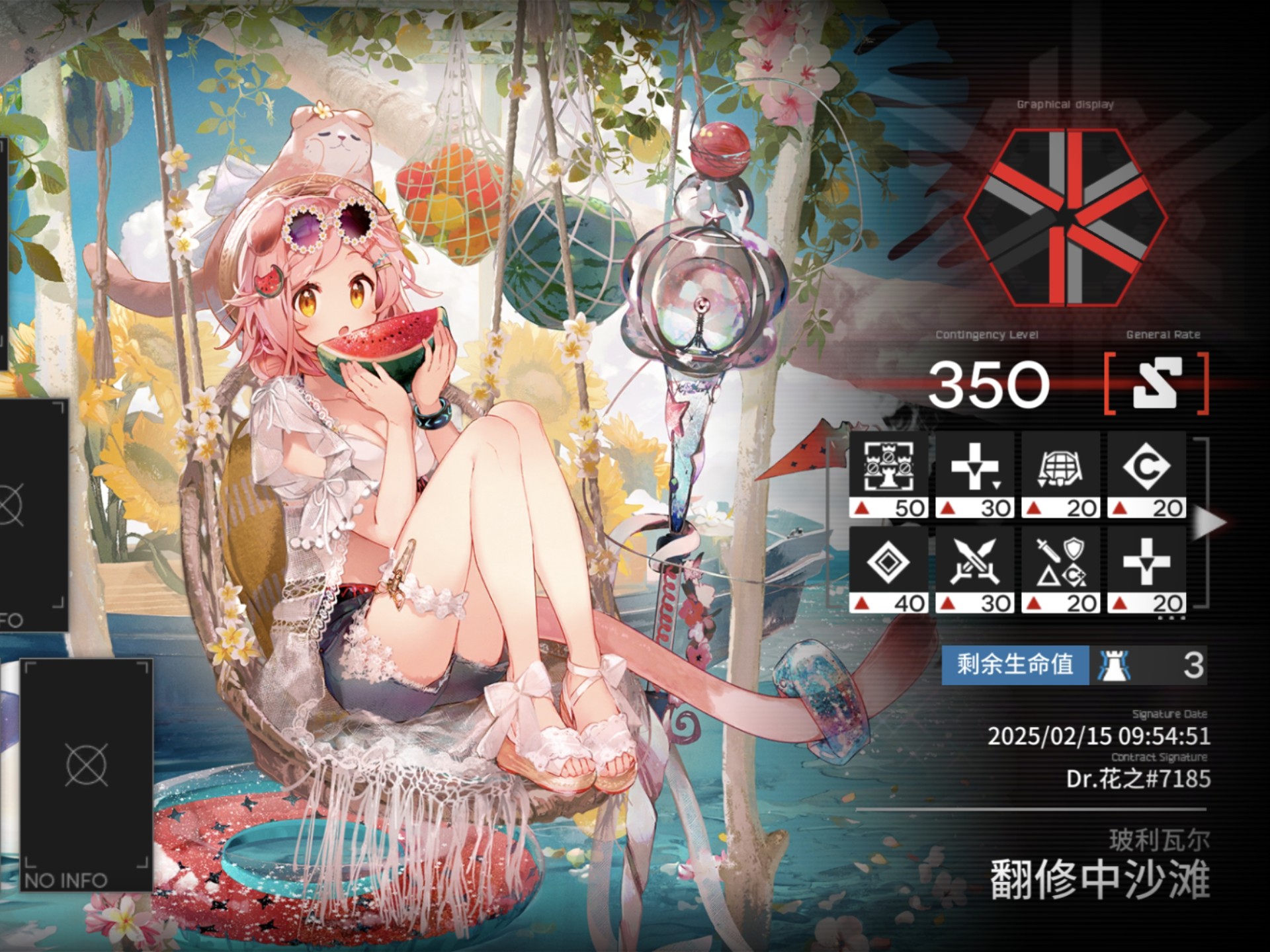
Task: Select the globe grid contract tag
Action: click(x=1061, y=474)
